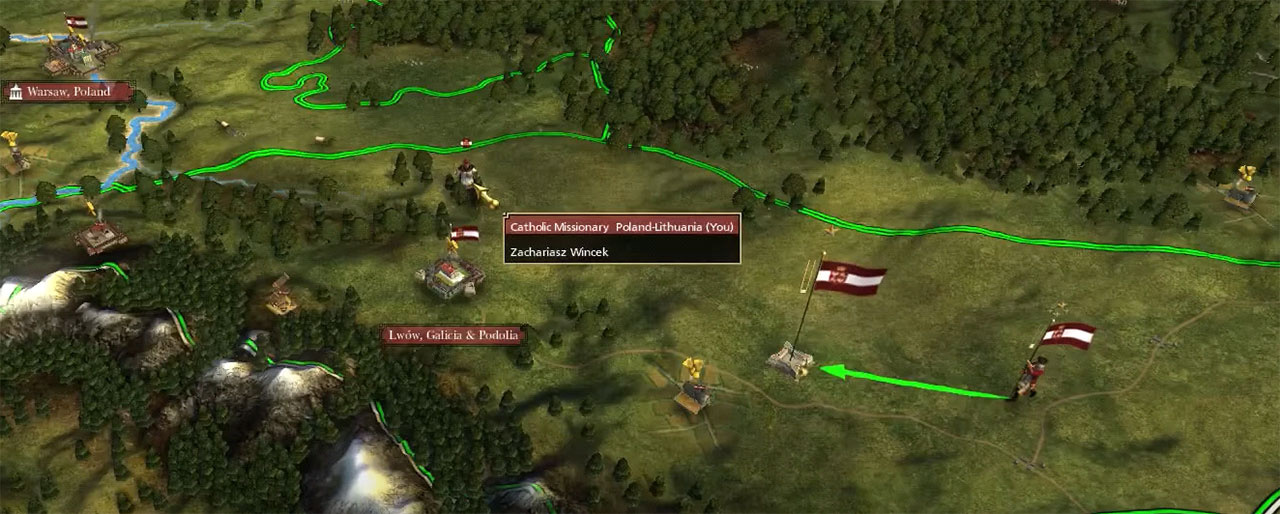Click the Lwów, Galicia & Podolia label

(x=454, y=335)
